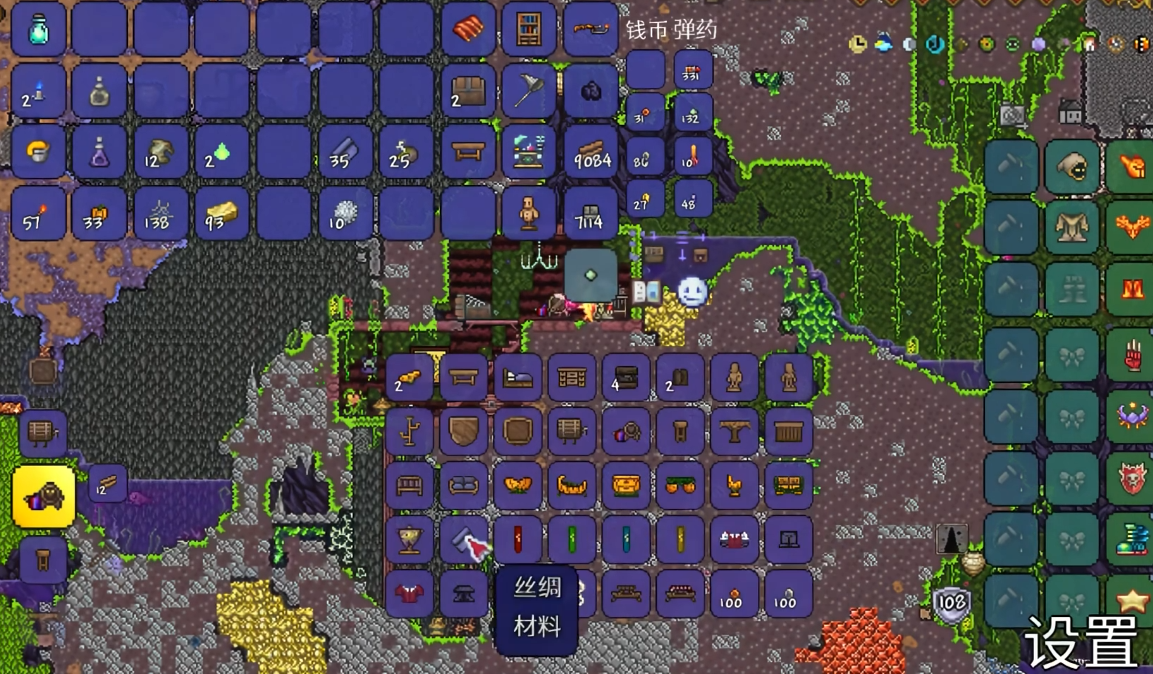Viewport: 1153px width, 674px height.
Task: Pick the bookcase item slot
Action: click(x=529, y=29)
